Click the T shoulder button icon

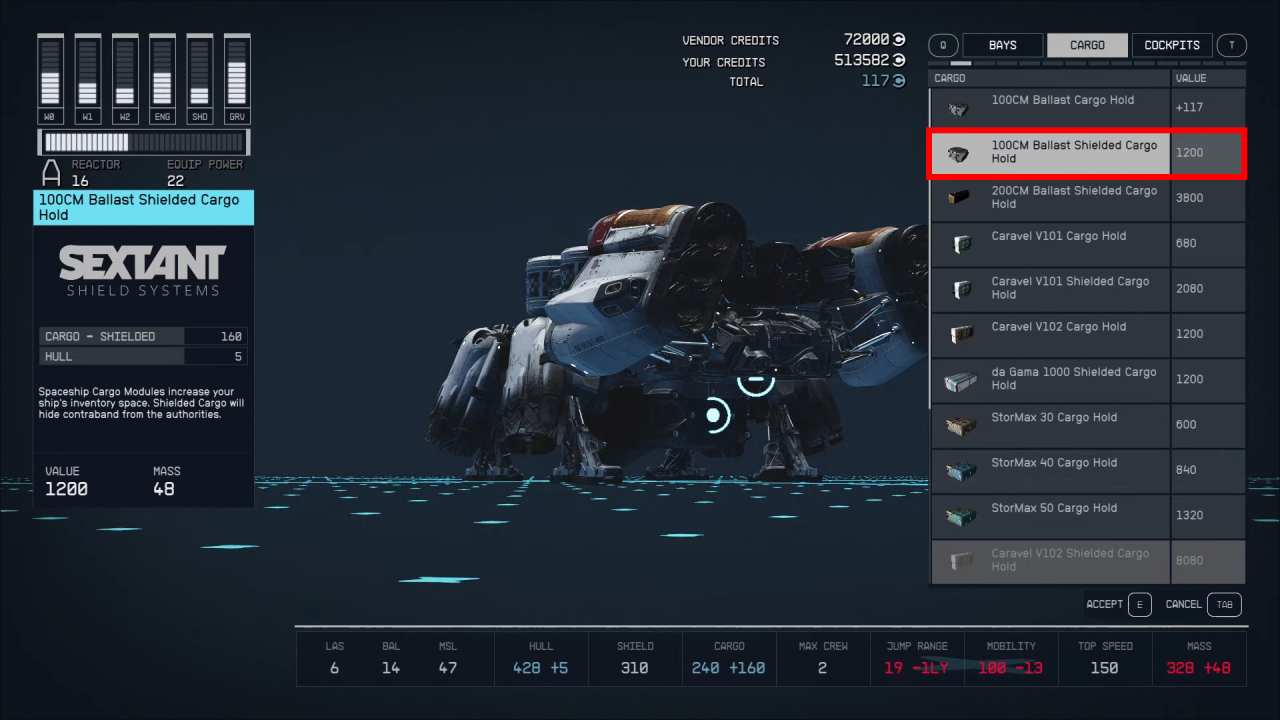click(1231, 45)
